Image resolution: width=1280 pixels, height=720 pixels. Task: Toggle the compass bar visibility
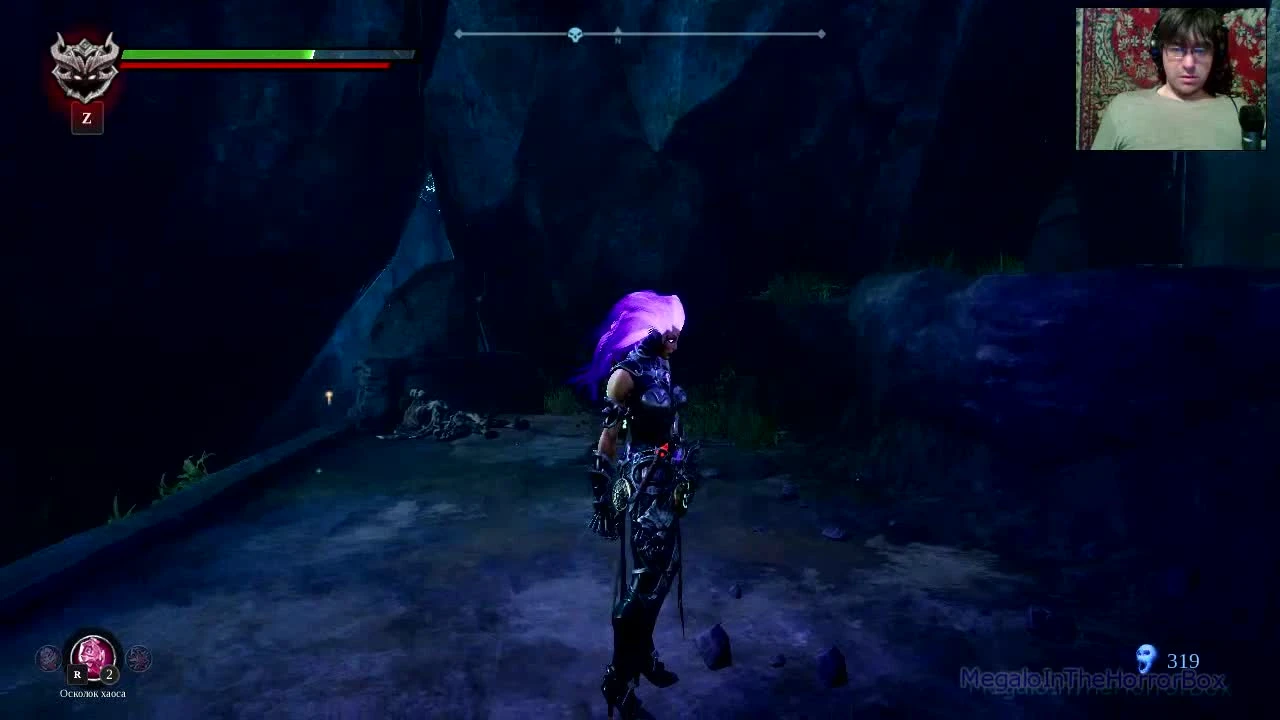coord(640,33)
